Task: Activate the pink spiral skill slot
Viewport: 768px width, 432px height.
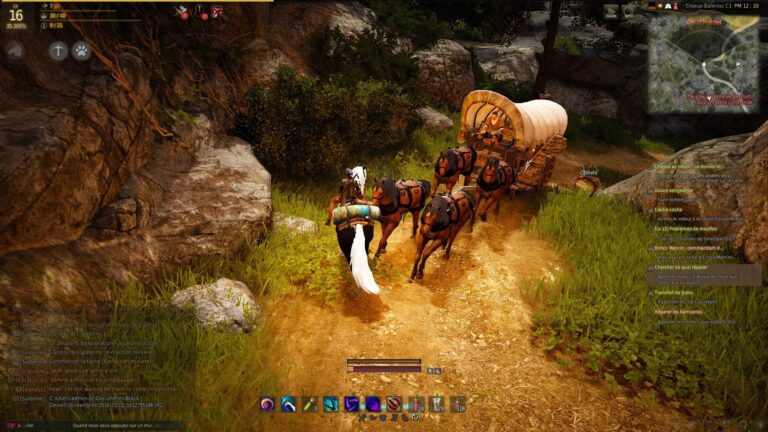Action: (268, 404)
